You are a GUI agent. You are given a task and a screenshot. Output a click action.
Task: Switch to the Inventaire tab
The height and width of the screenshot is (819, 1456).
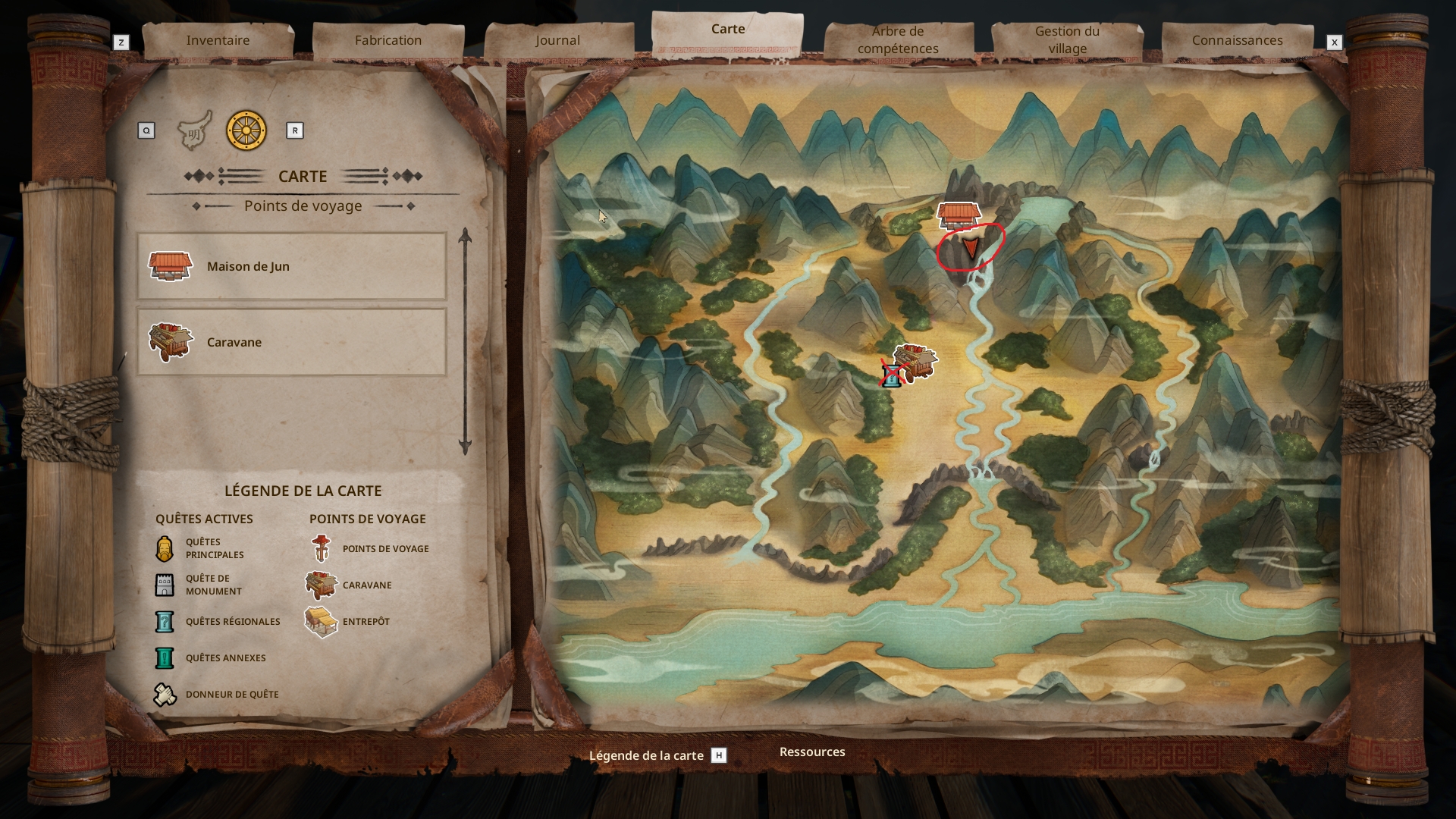click(218, 40)
